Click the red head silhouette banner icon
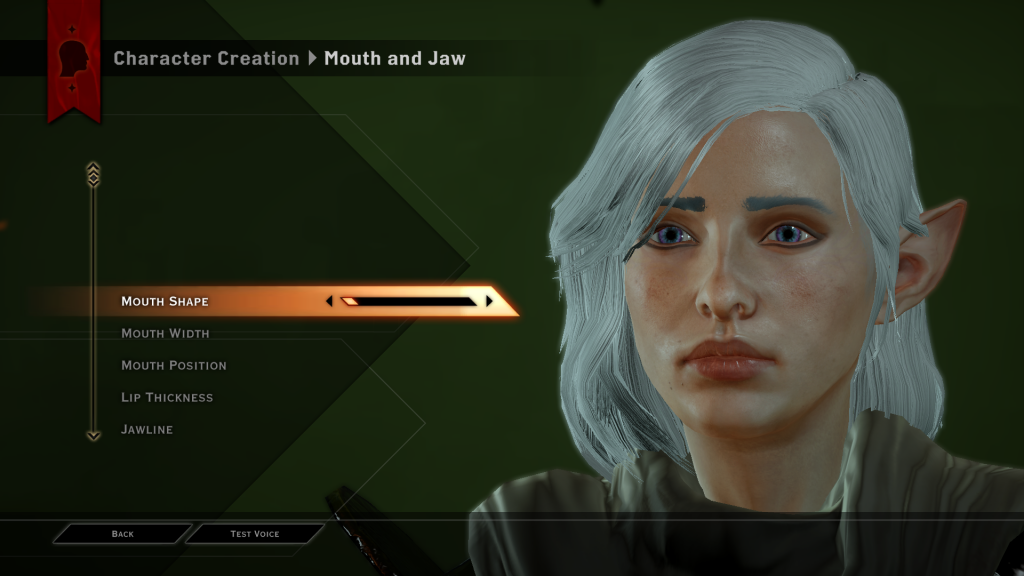Image resolution: width=1024 pixels, height=576 pixels. (x=74, y=60)
